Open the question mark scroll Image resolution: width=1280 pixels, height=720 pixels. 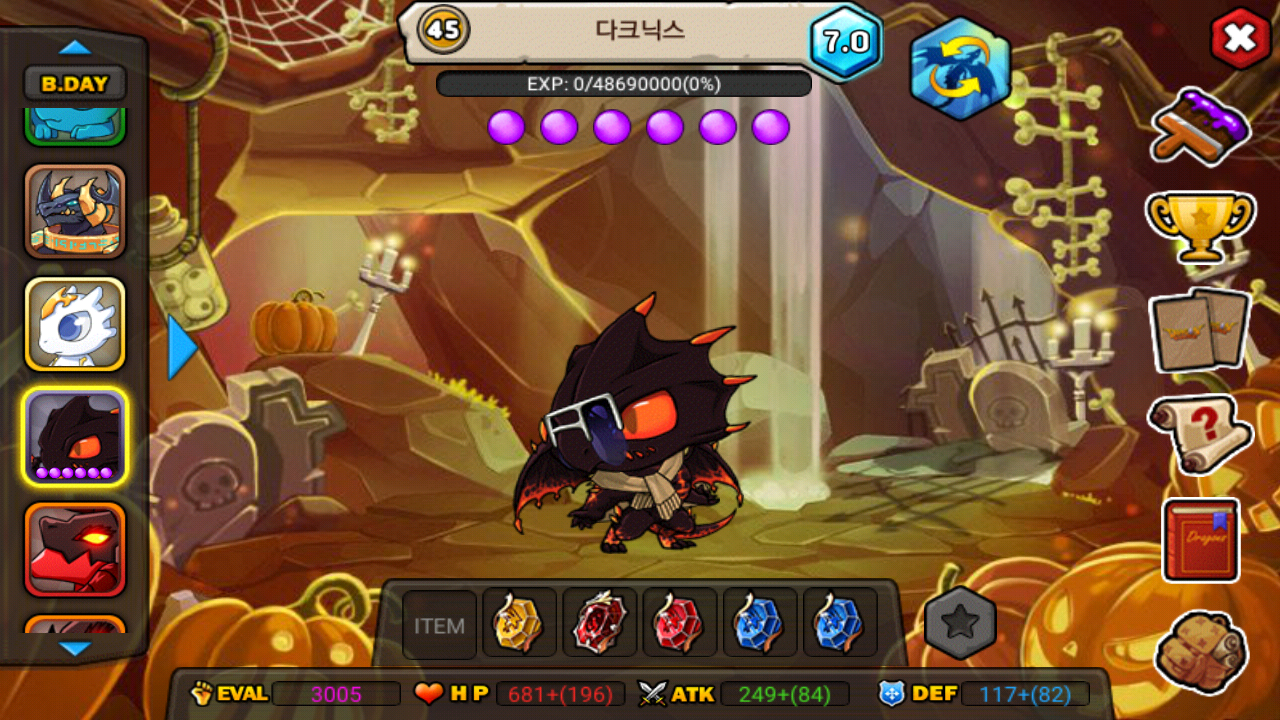(x=1199, y=433)
